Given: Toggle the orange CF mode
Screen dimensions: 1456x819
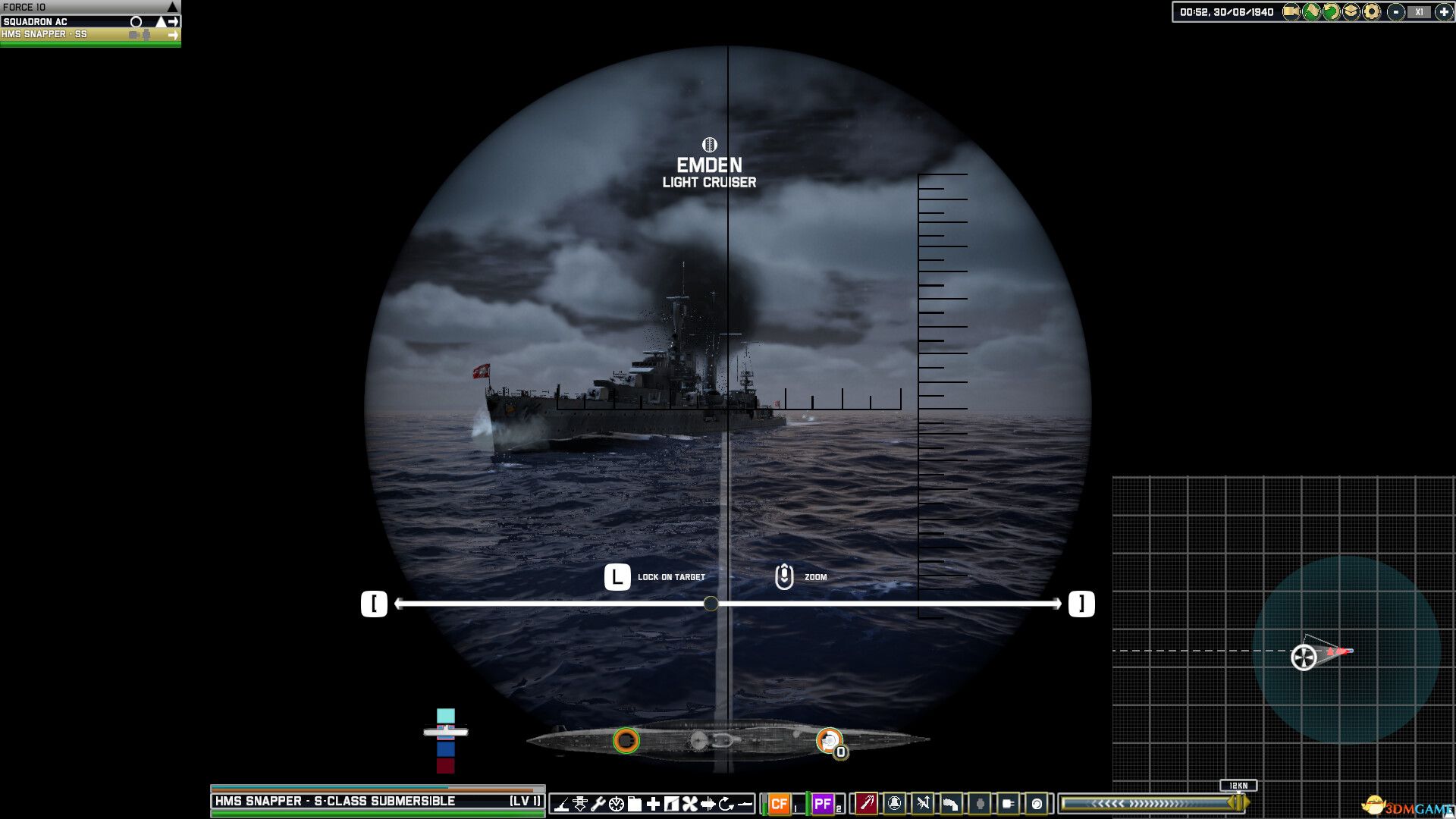Looking at the screenshot, I should click(x=780, y=804).
